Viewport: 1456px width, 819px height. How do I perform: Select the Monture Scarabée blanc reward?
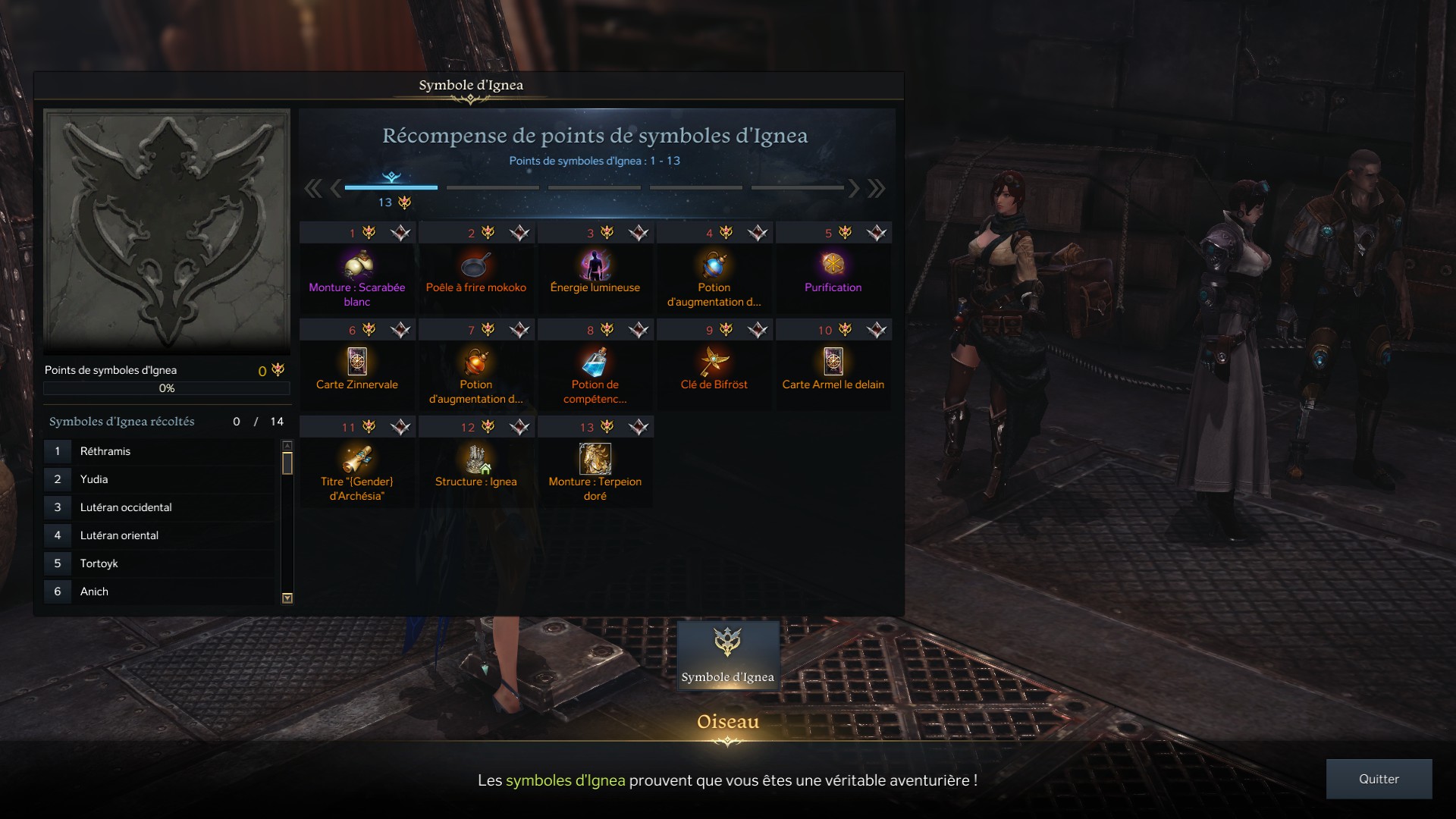(x=356, y=265)
